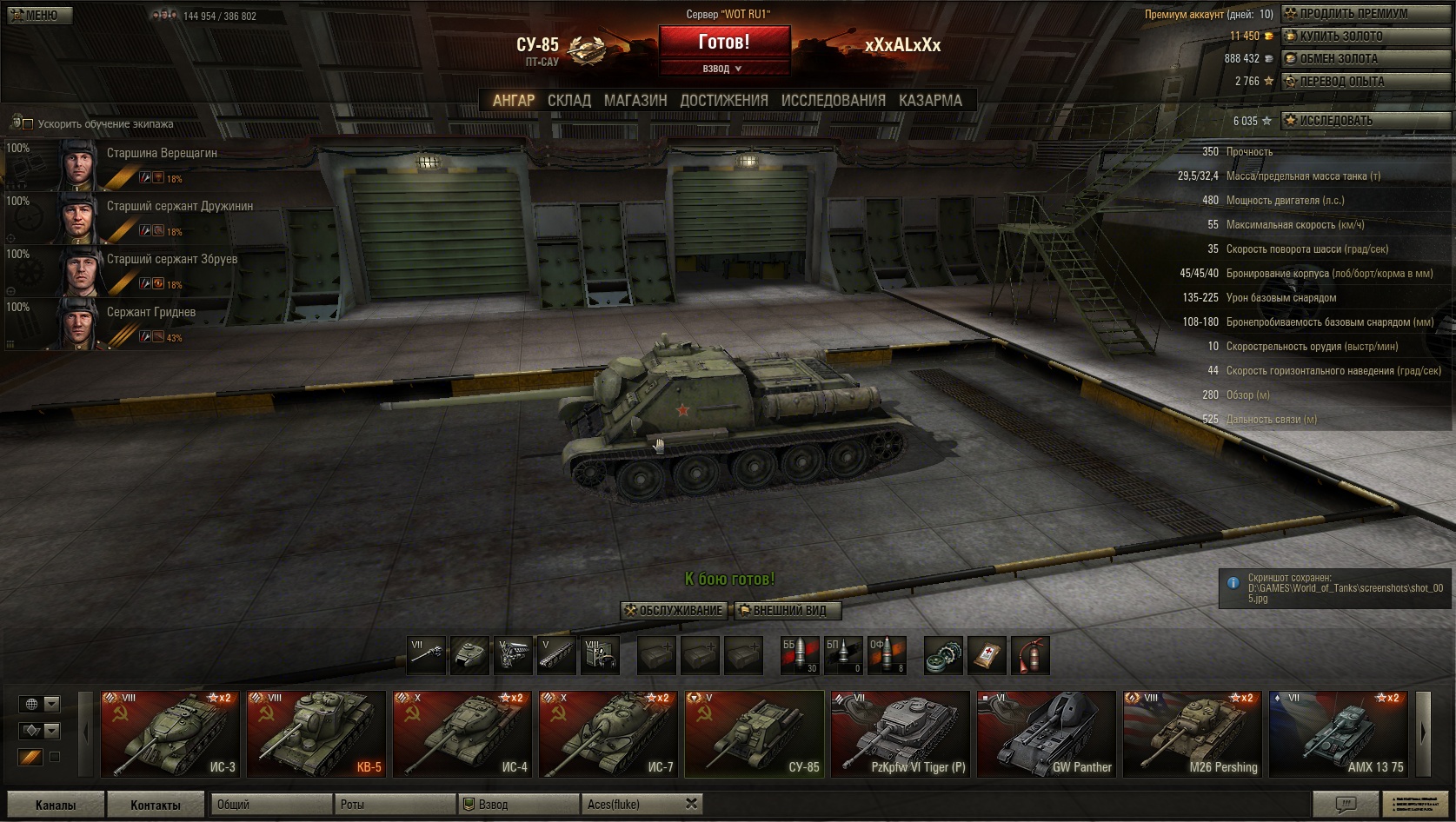Viewport: 1456px width, 822px height.
Task: Toggle the Ускорить обучение экипажа checkbox
Action: (x=28, y=124)
